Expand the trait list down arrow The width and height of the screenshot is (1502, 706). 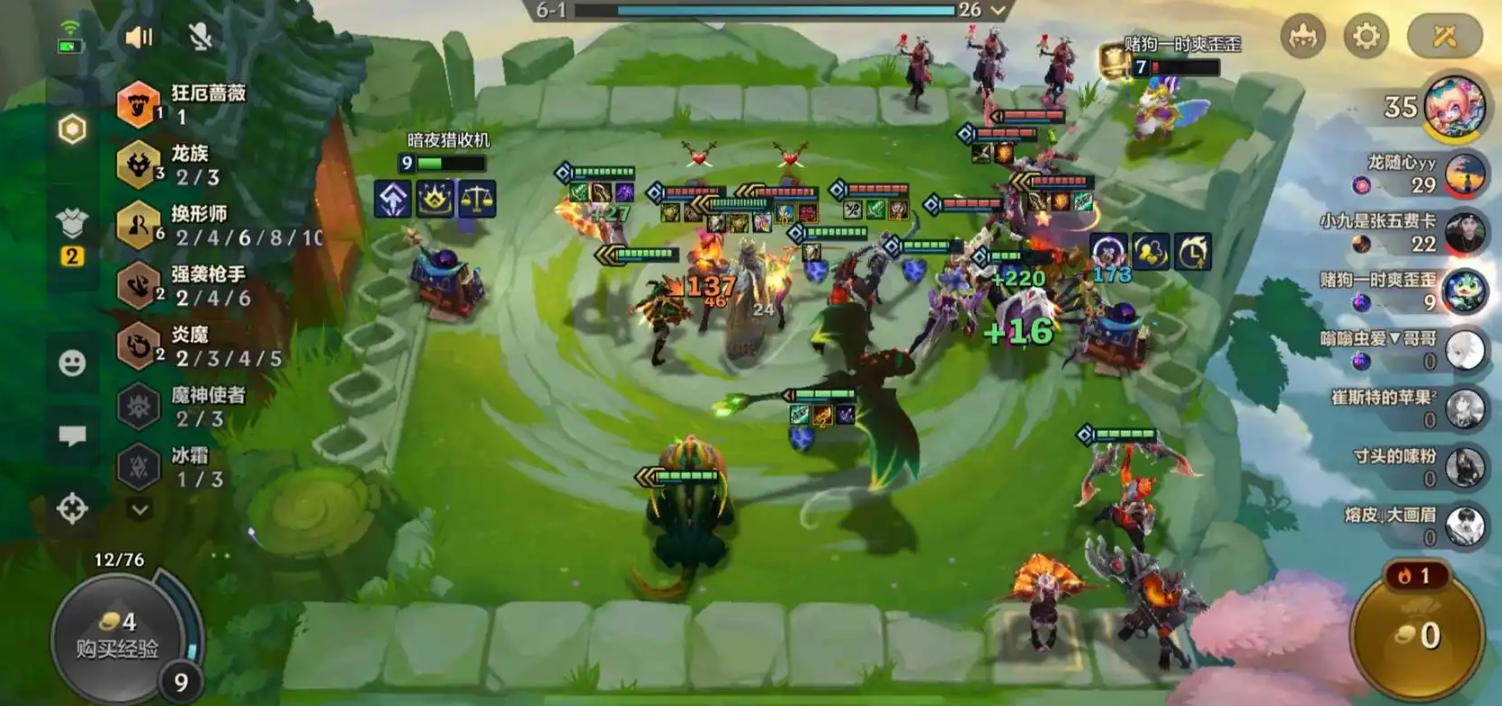pos(140,510)
